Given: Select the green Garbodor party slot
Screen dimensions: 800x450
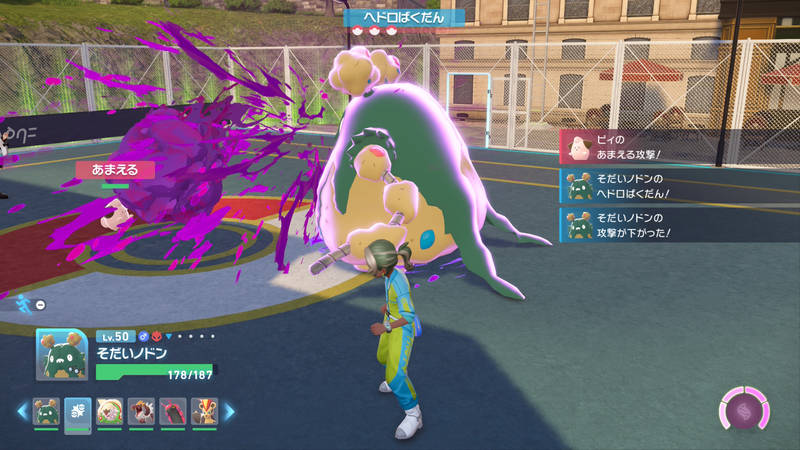Looking at the screenshot, I should (46, 411).
